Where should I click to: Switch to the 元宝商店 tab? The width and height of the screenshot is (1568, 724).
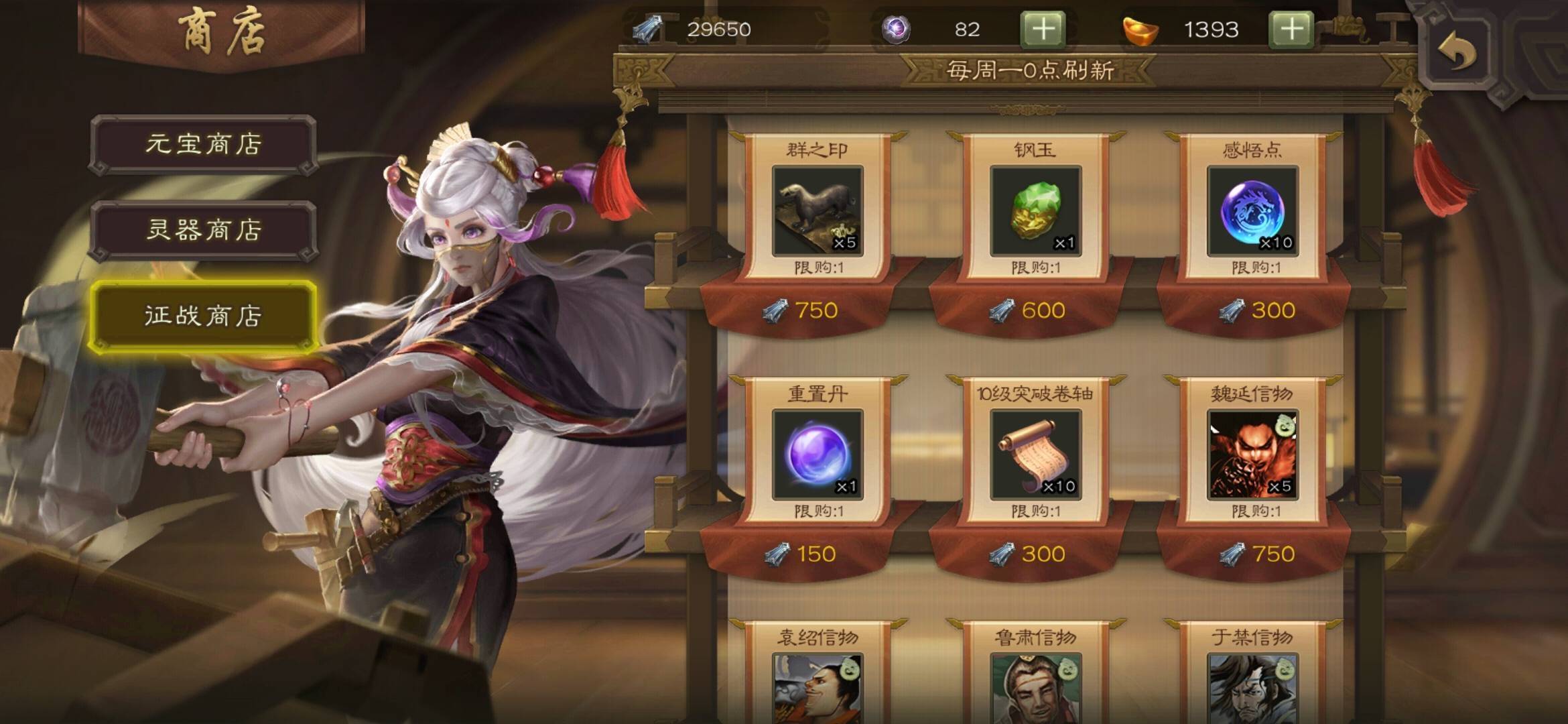coord(203,144)
